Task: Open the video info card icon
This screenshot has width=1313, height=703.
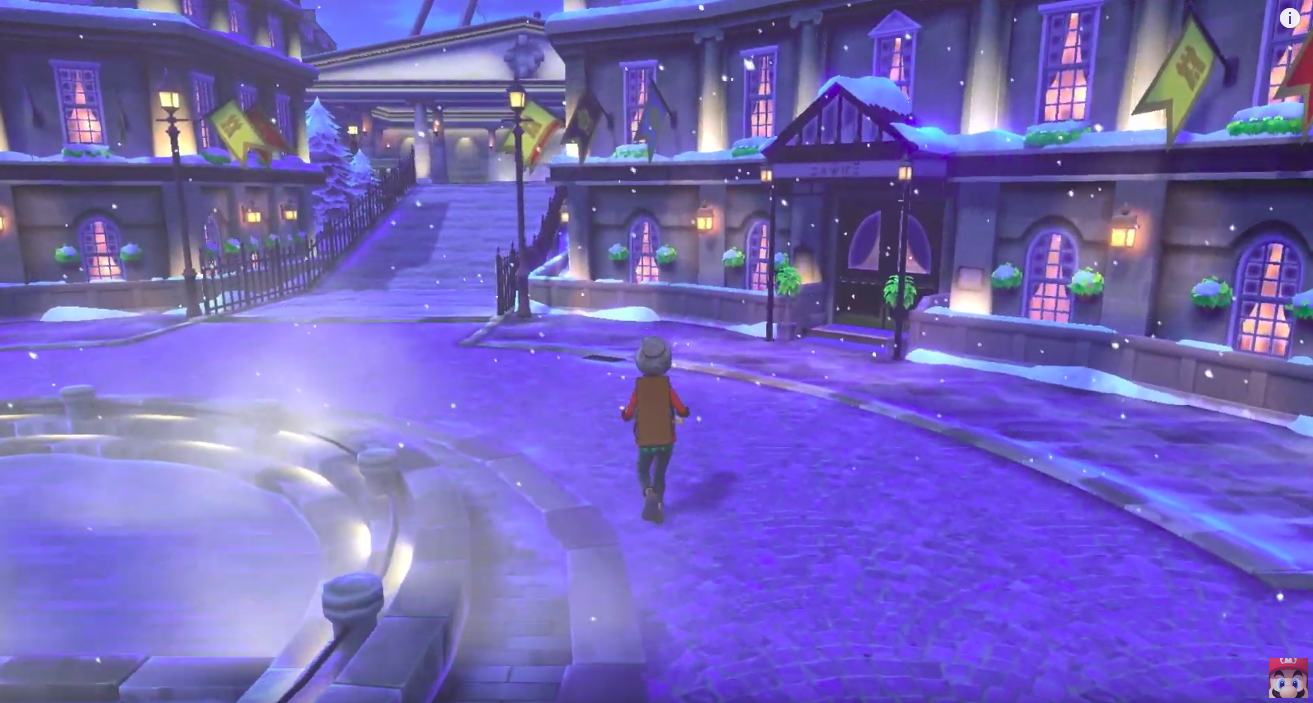Action: 1290,18
